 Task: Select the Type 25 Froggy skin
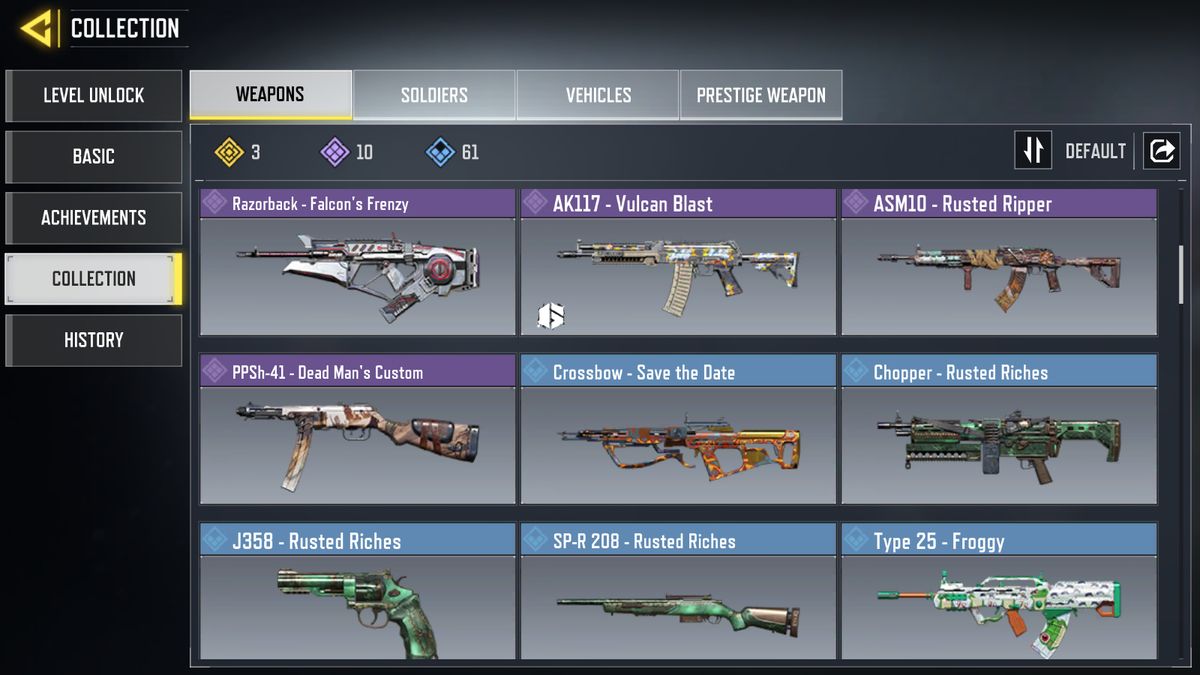(999, 593)
